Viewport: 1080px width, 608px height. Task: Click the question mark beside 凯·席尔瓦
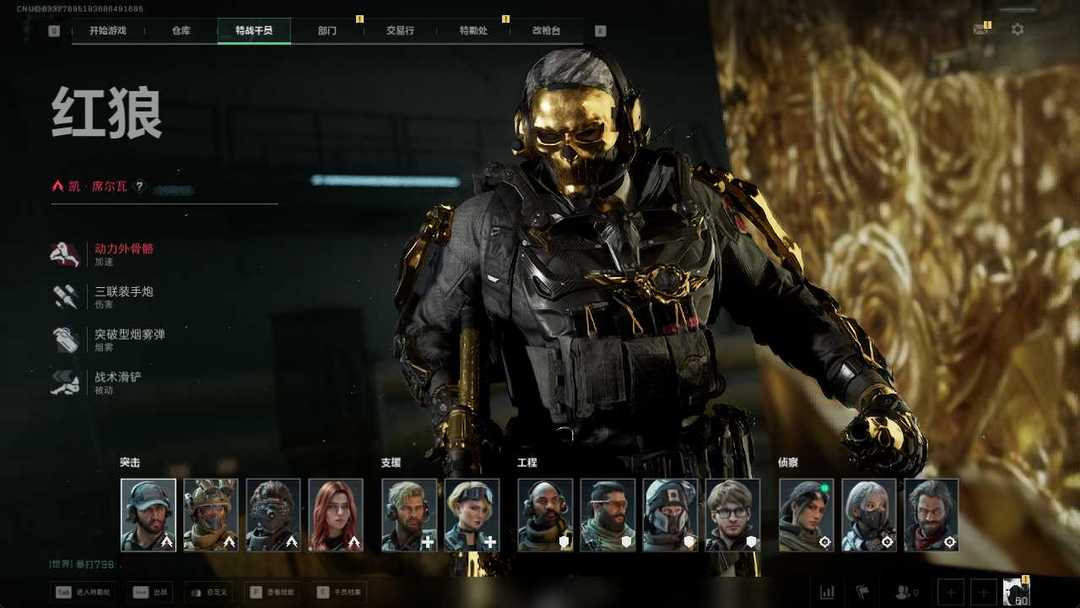click(x=140, y=186)
